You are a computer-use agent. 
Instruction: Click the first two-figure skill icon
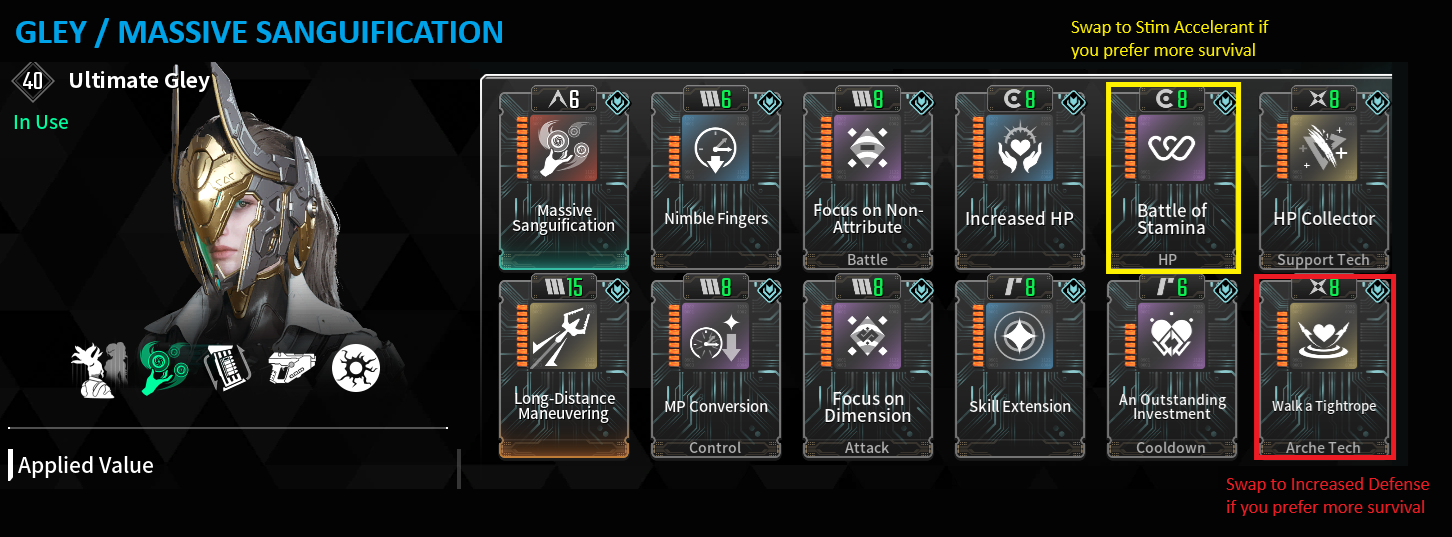tap(100, 367)
